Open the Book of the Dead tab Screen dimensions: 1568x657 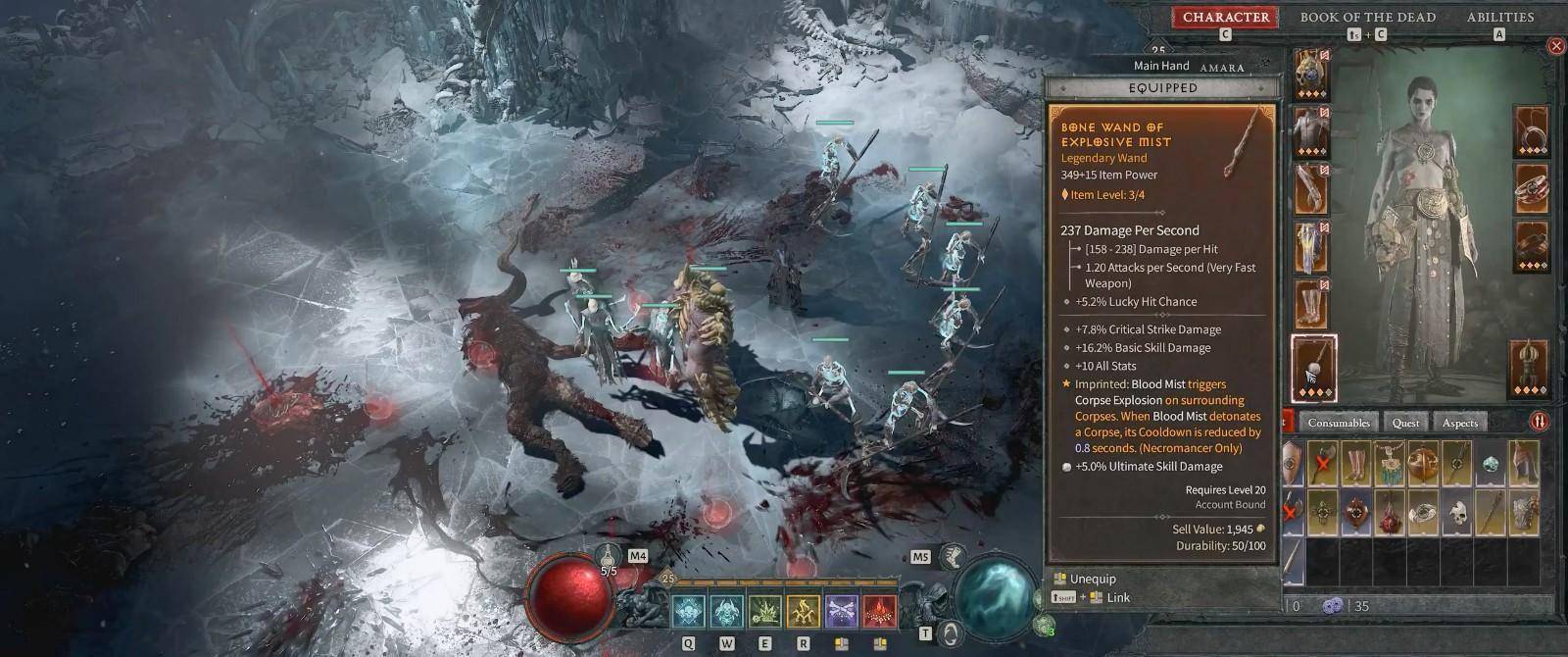point(1367,17)
